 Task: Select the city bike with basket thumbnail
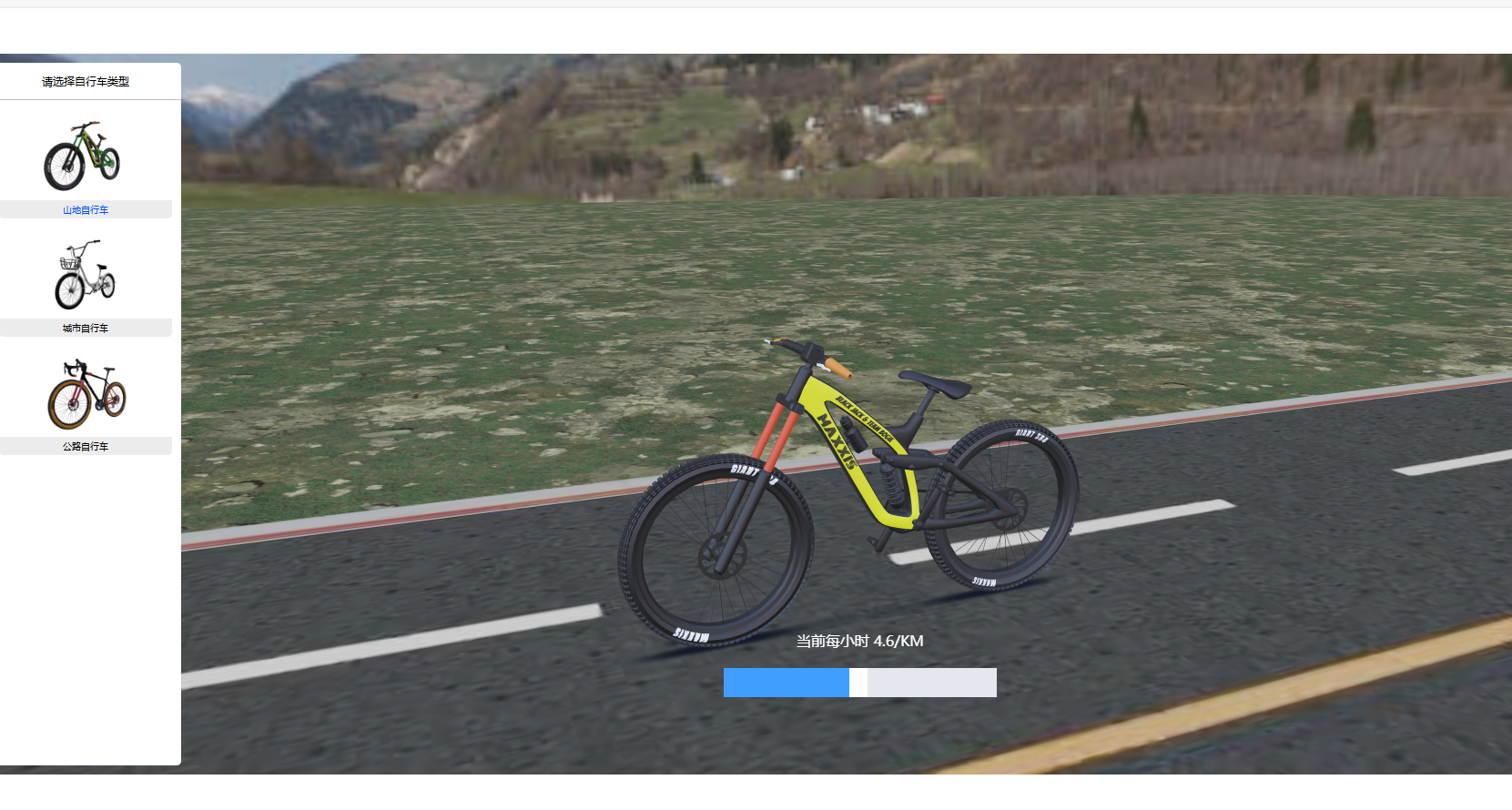click(85, 275)
